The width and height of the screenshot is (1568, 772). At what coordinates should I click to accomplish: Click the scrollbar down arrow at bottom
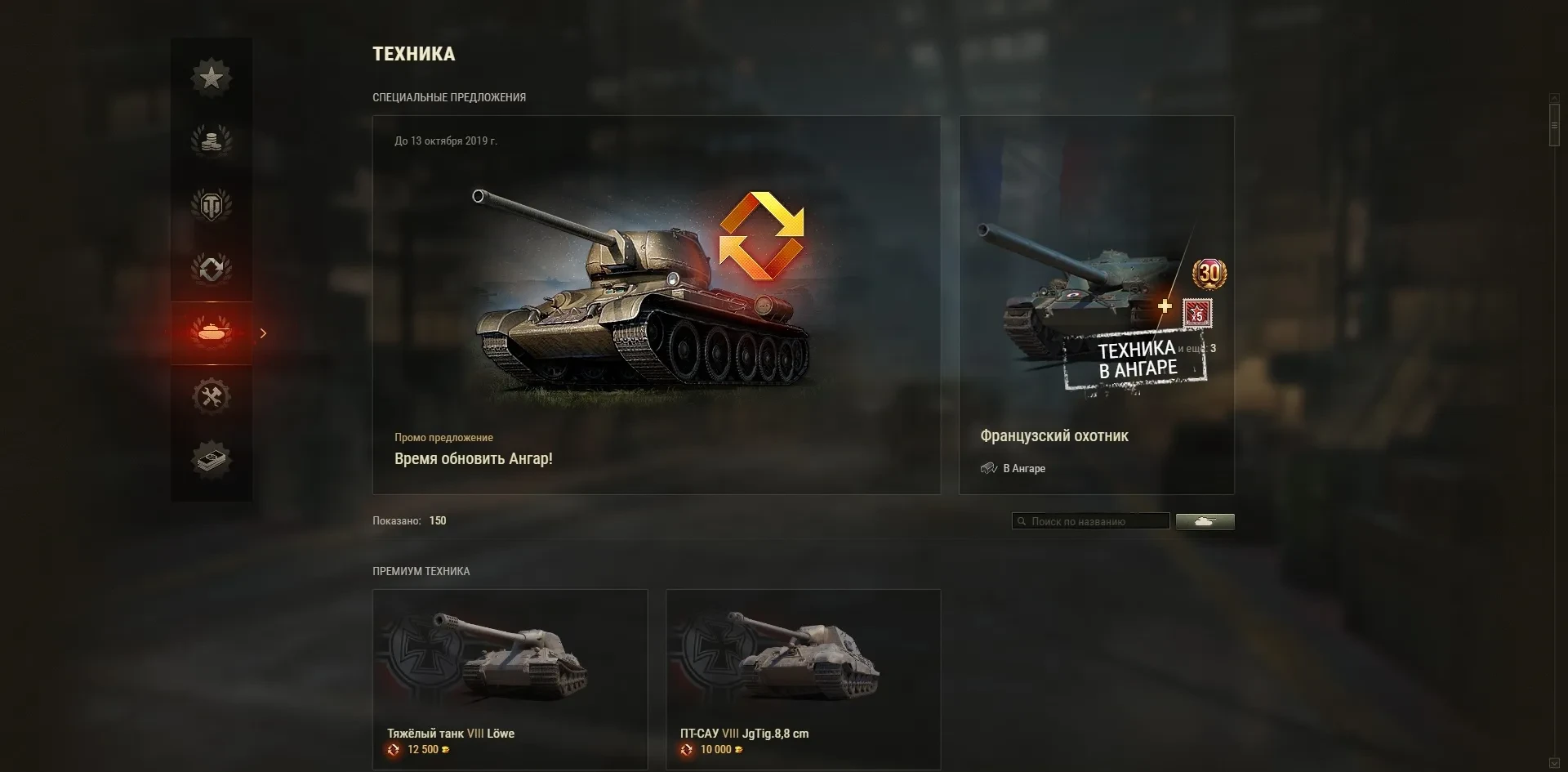[1554, 764]
